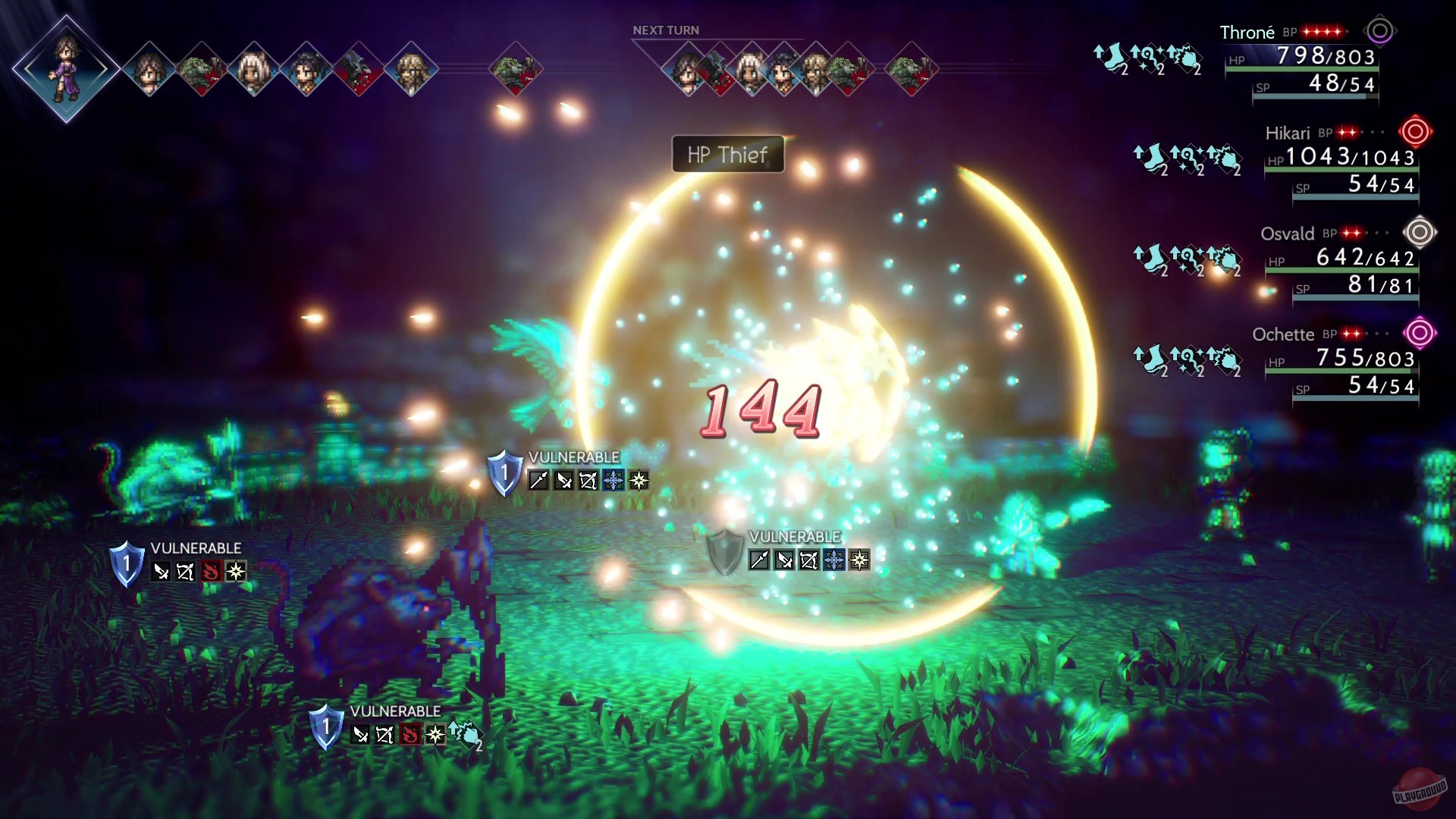Click Osvald's white targeting reticle icon
Screen dimensions: 1456x819
[x=1418, y=234]
